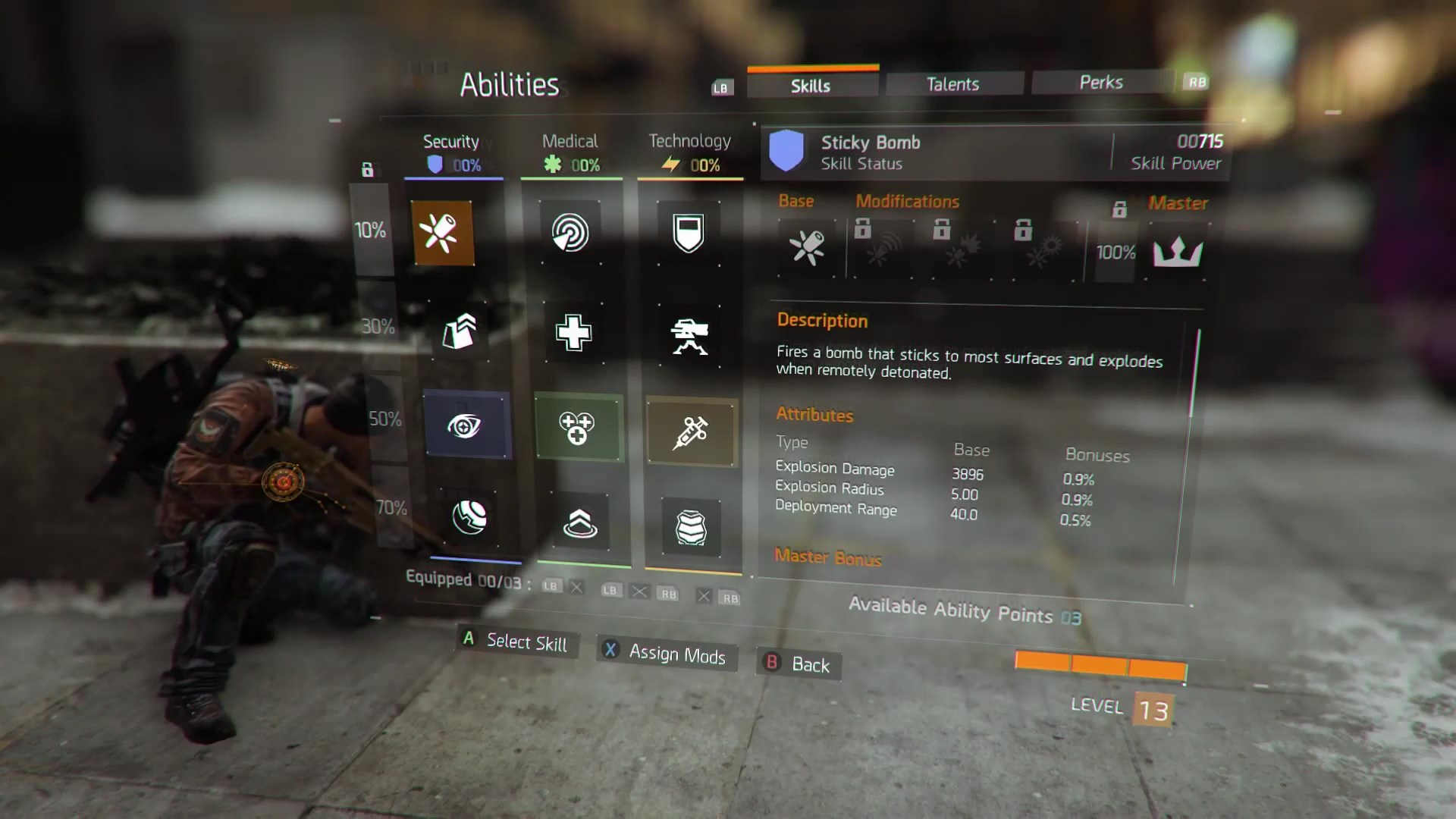
Task: Choose the Turret skill icon
Action: (x=689, y=336)
